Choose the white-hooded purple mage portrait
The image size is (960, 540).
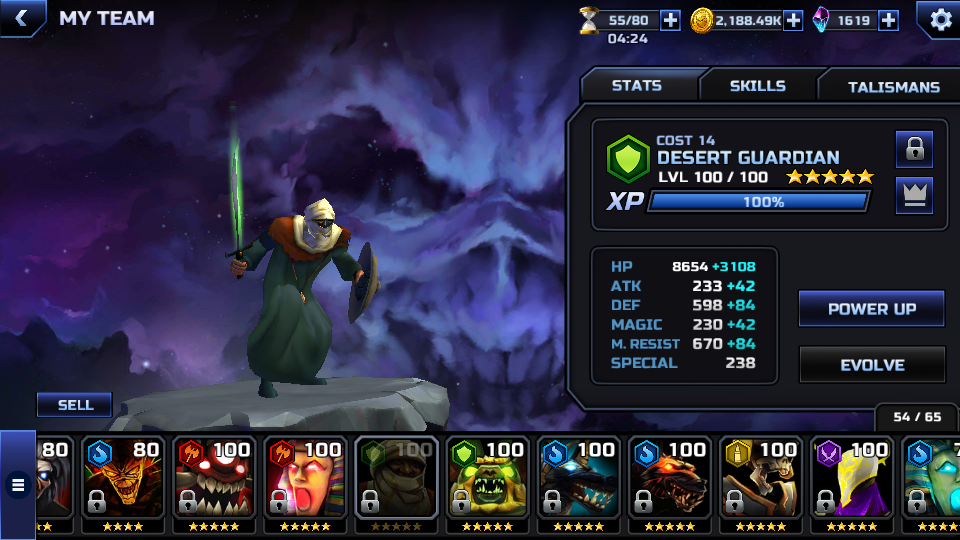pos(851,477)
